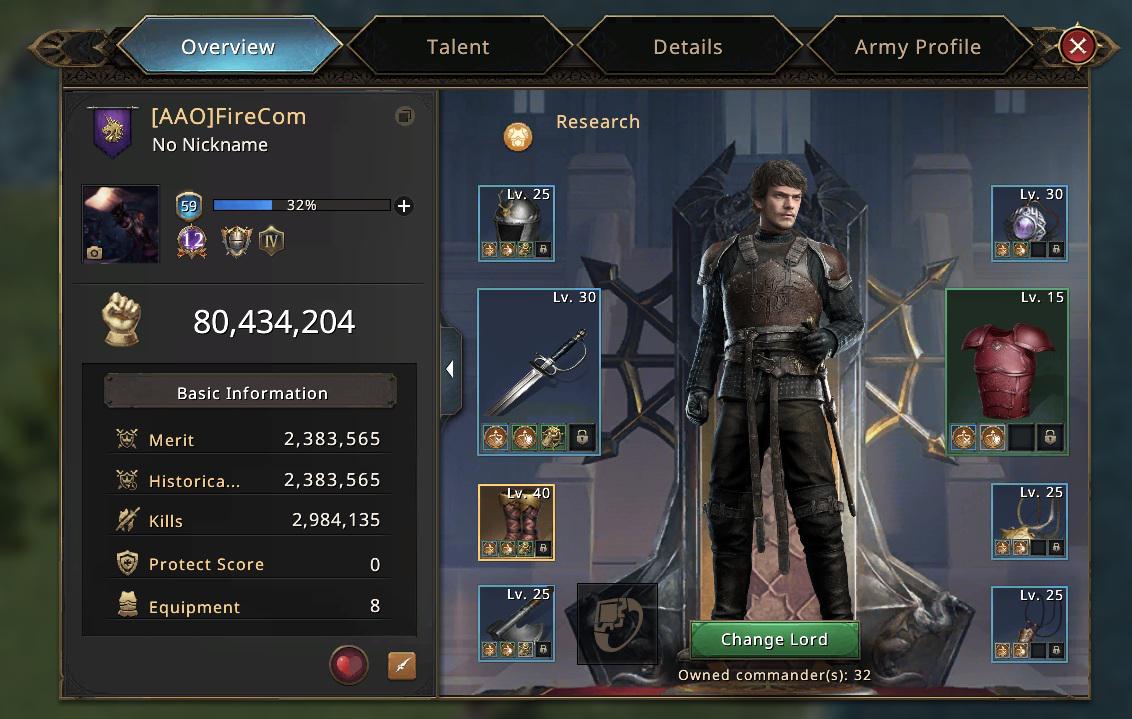Close the lord profile window

[1077, 46]
